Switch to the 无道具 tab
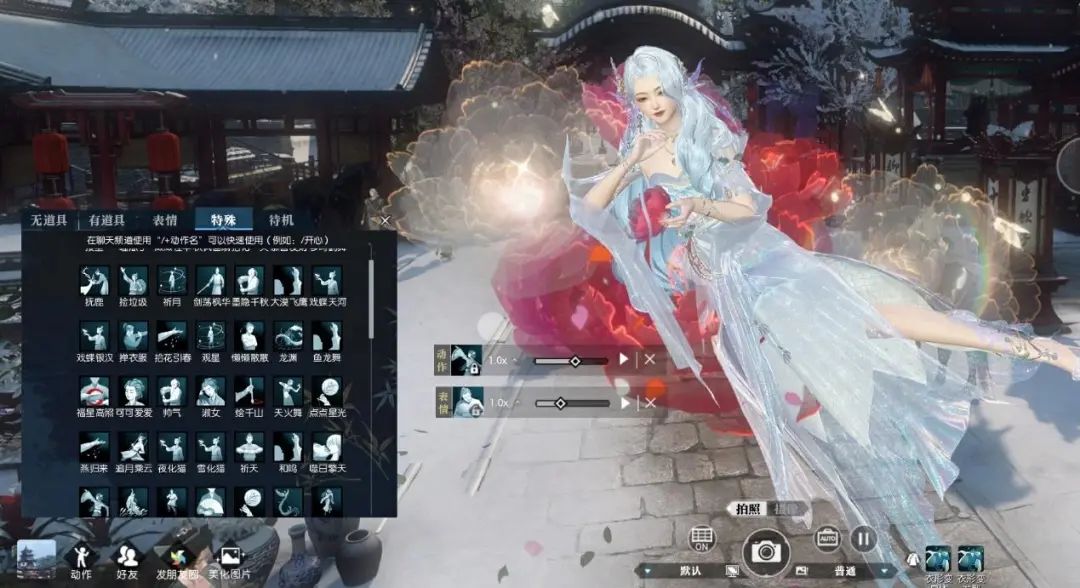 coord(49,221)
